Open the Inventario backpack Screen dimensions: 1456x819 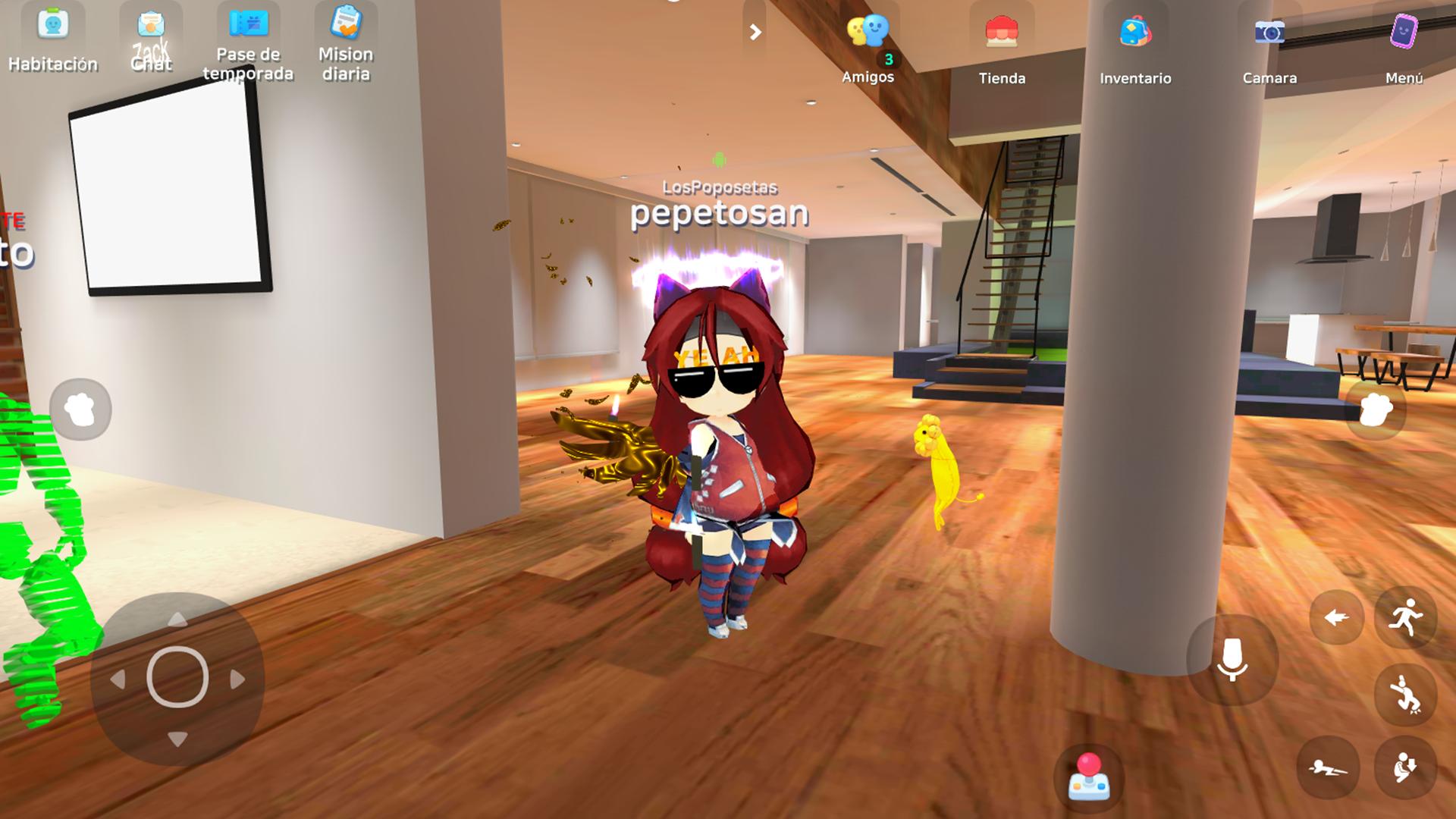click(x=1135, y=45)
